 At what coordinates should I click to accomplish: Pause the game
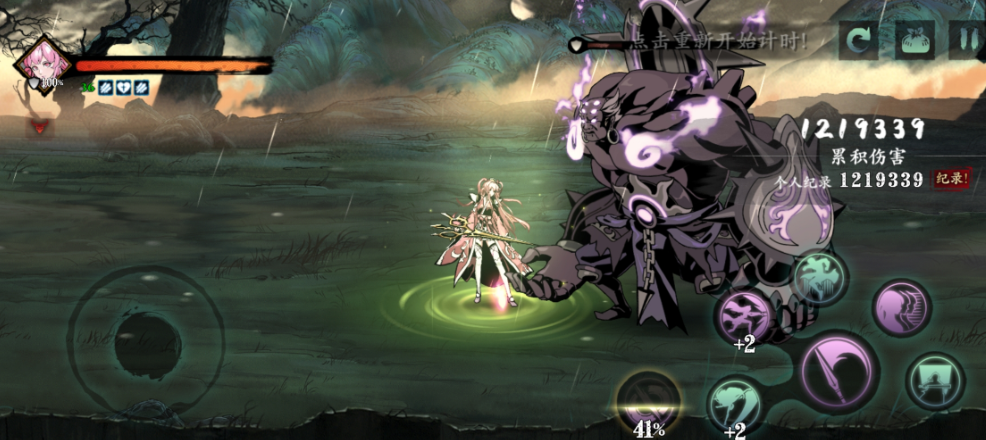coord(966,41)
